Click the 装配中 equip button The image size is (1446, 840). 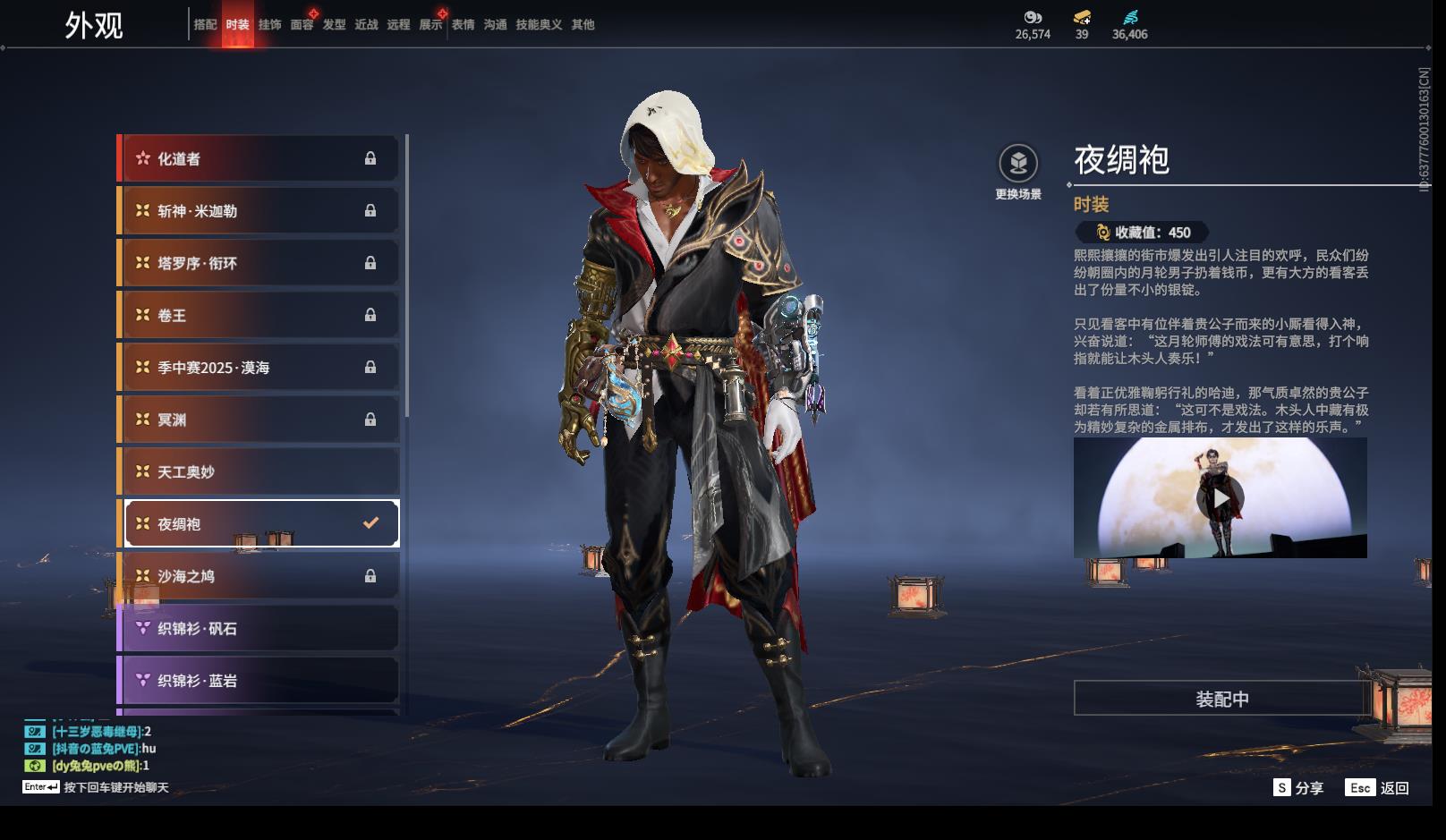tap(1221, 699)
